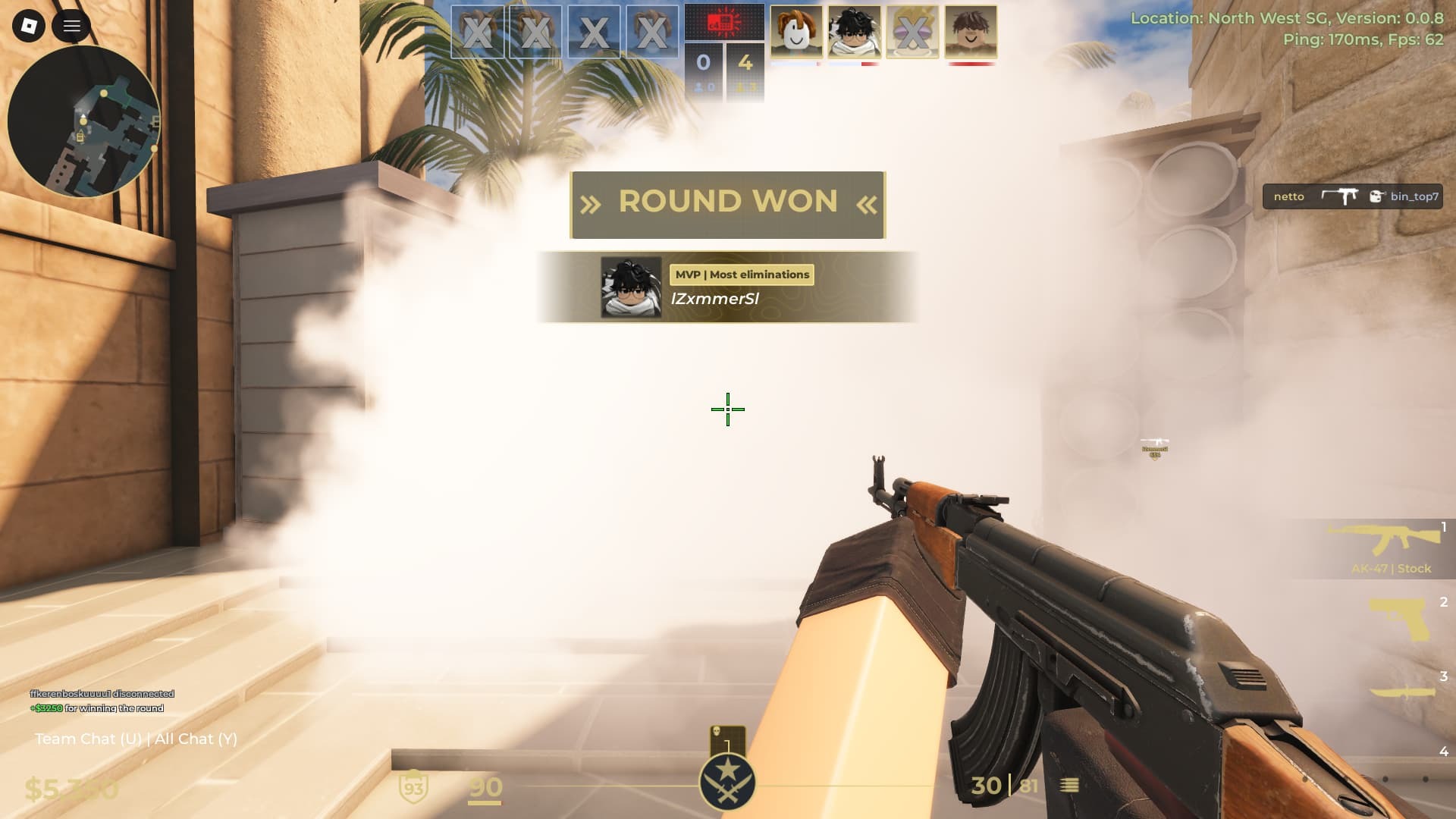
Task: Click the team emblem star badge
Action: (727, 781)
